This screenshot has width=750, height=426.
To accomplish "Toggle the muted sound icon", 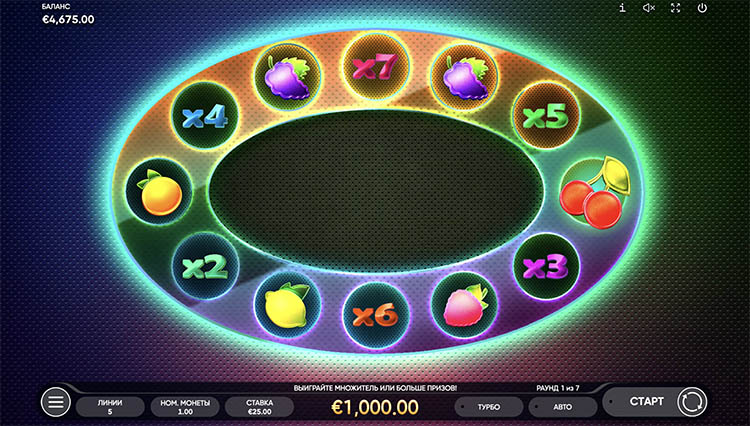I will (648, 8).
